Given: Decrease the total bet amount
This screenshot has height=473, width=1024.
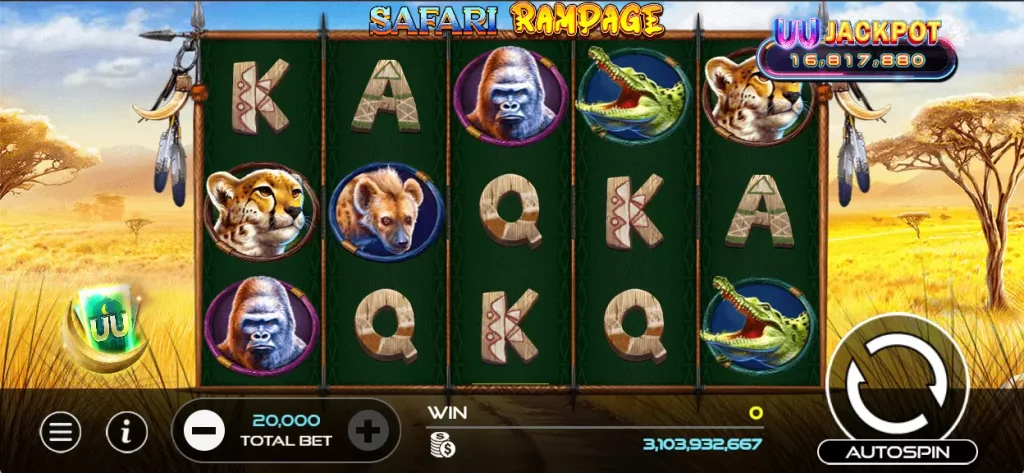Looking at the screenshot, I should pyautogui.click(x=203, y=432).
